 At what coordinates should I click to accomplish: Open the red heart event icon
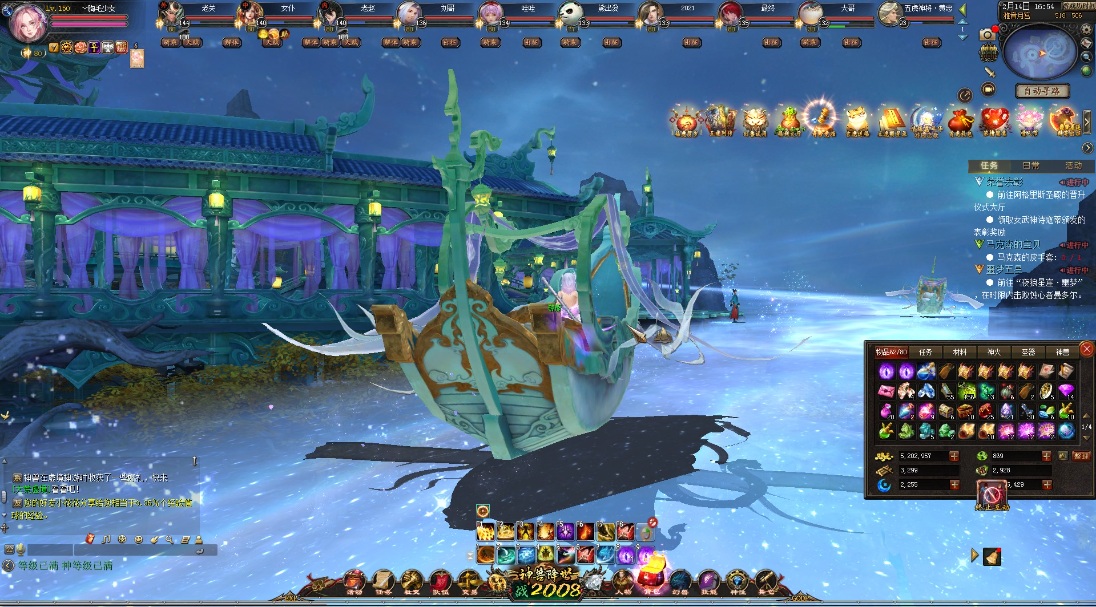[x=994, y=121]
